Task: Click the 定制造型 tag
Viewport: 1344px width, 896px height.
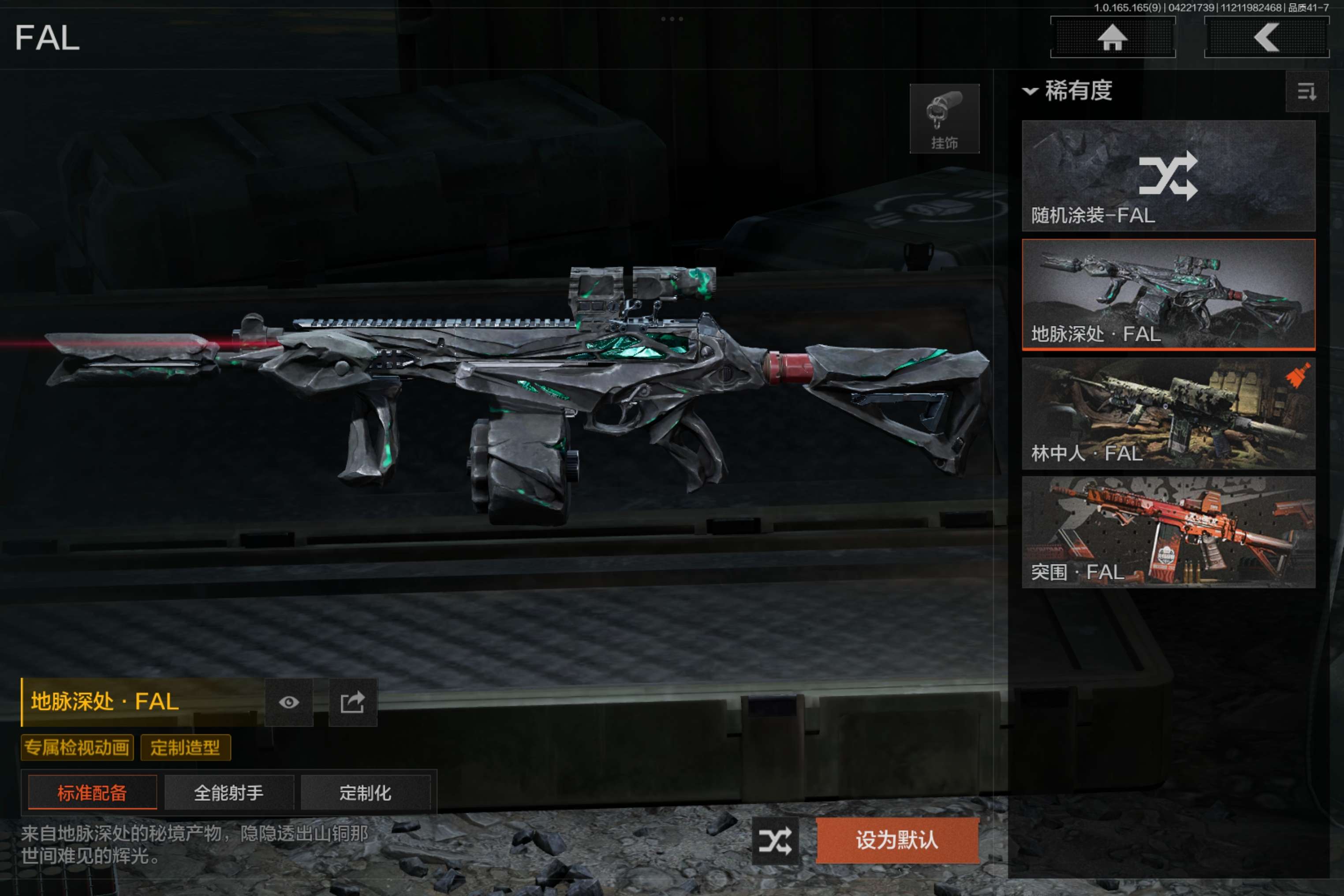Action: pos(185,747)
